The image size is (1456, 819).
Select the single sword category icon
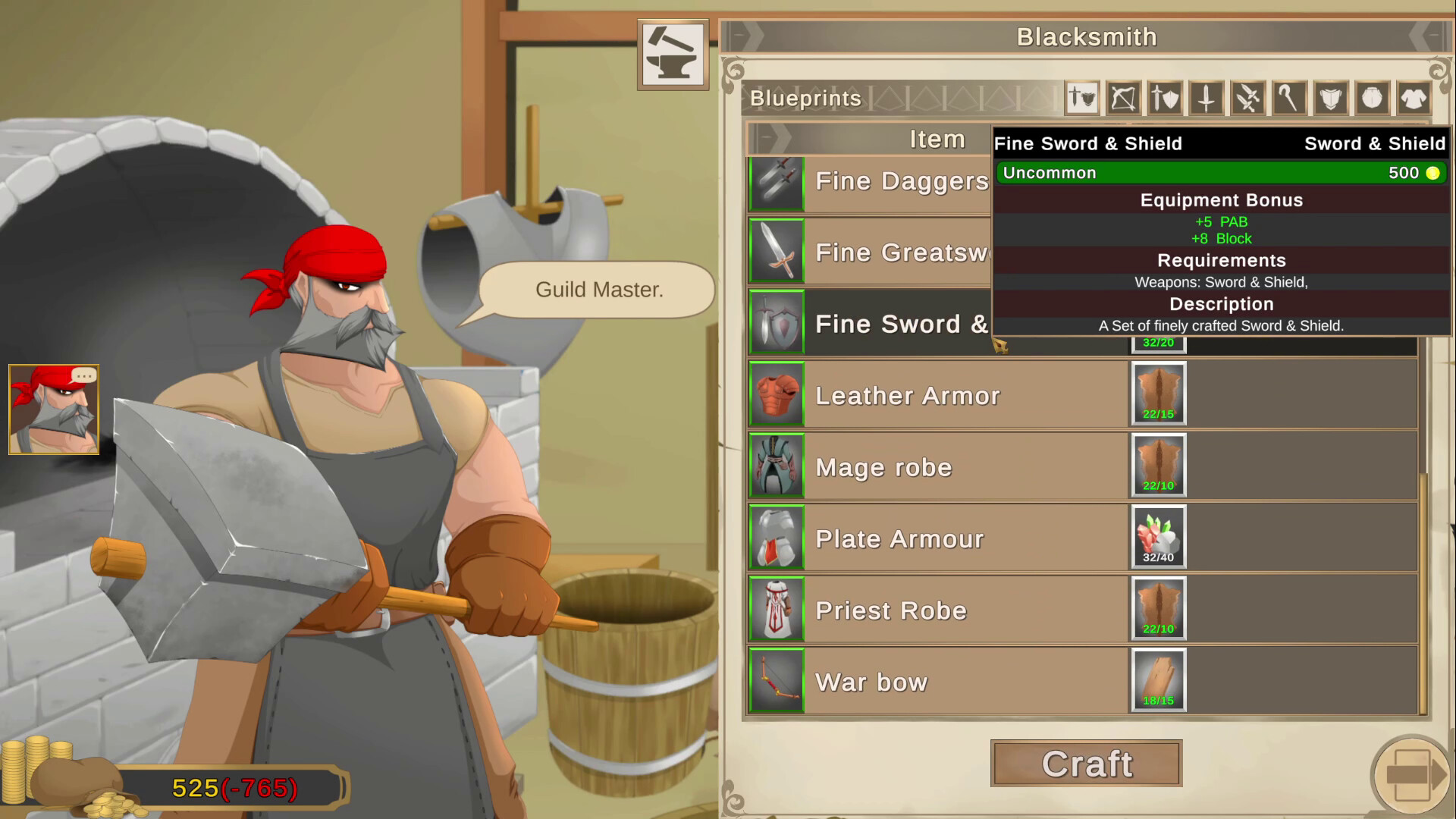(1206, 98)
